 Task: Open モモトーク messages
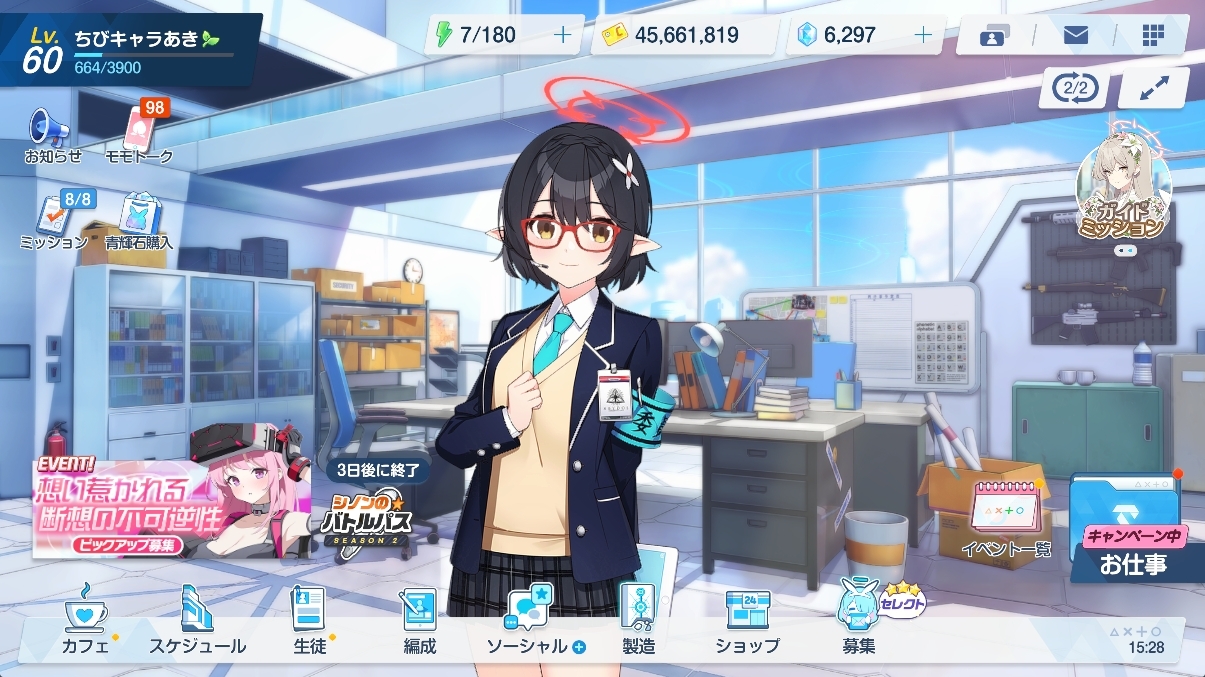point(139,133)
